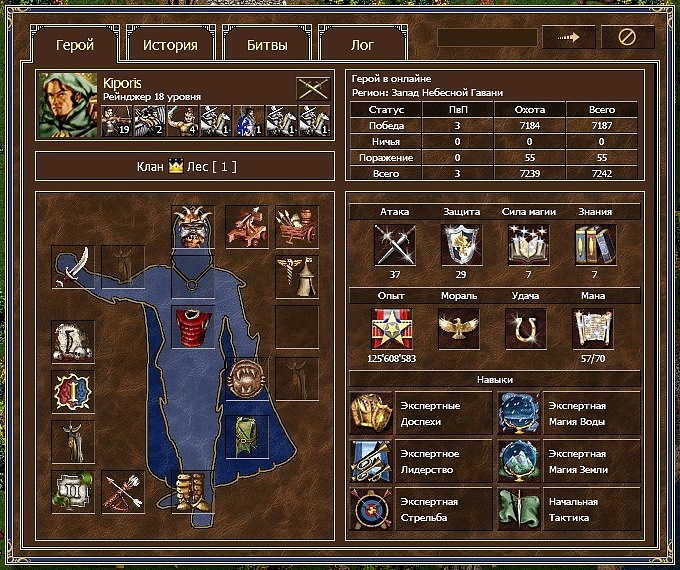
Task: Select the round lion shield slot
Action: (245, 379)
